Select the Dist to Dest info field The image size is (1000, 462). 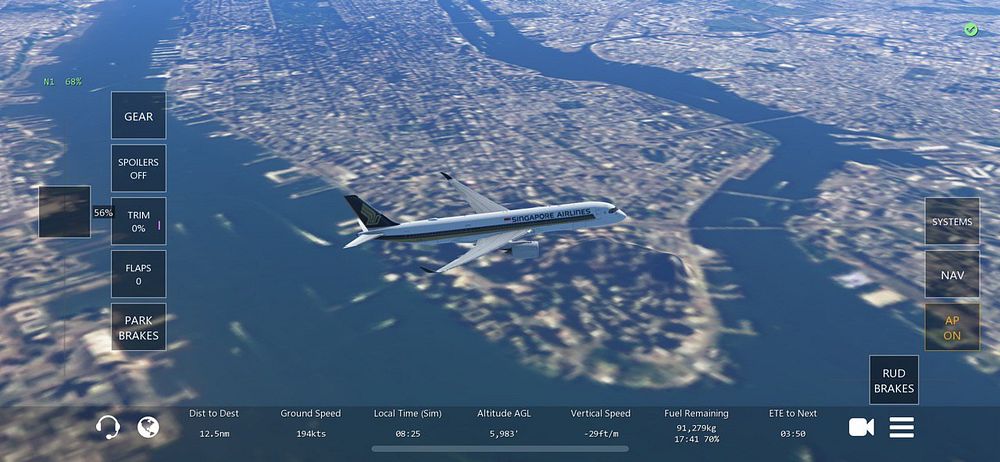click(x=212, y=423)
